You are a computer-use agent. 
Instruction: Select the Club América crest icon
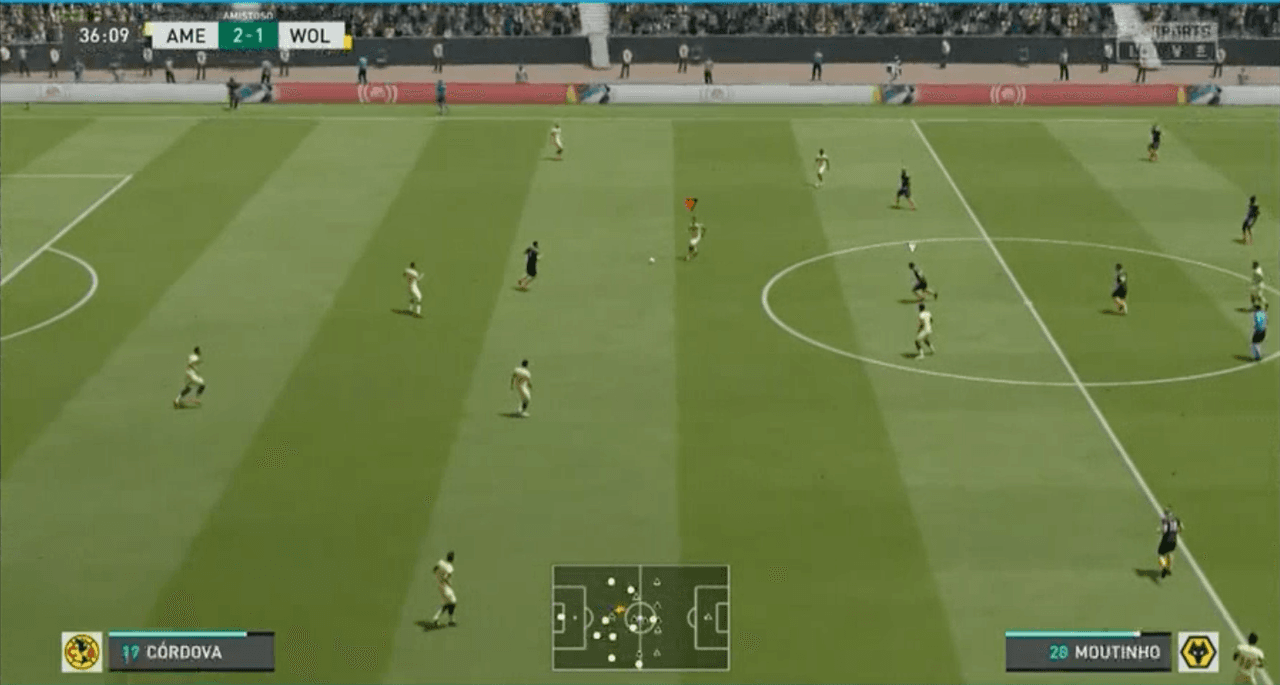tap(82, 652)
